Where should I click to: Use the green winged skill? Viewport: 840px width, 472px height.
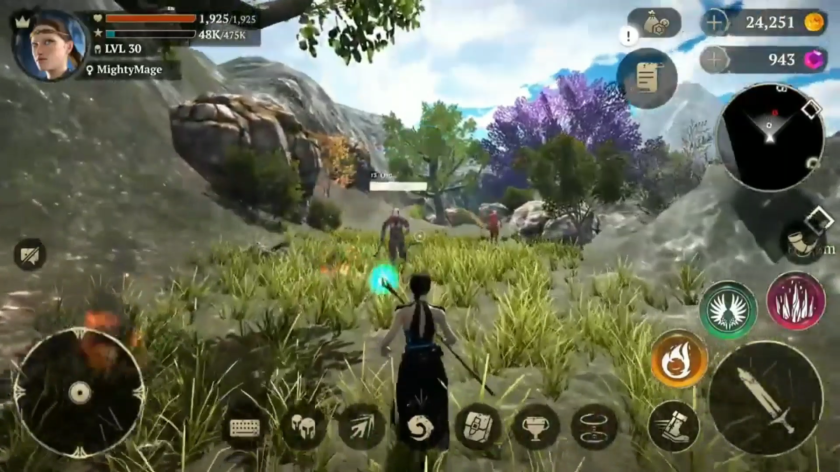[x=727, y=309]
